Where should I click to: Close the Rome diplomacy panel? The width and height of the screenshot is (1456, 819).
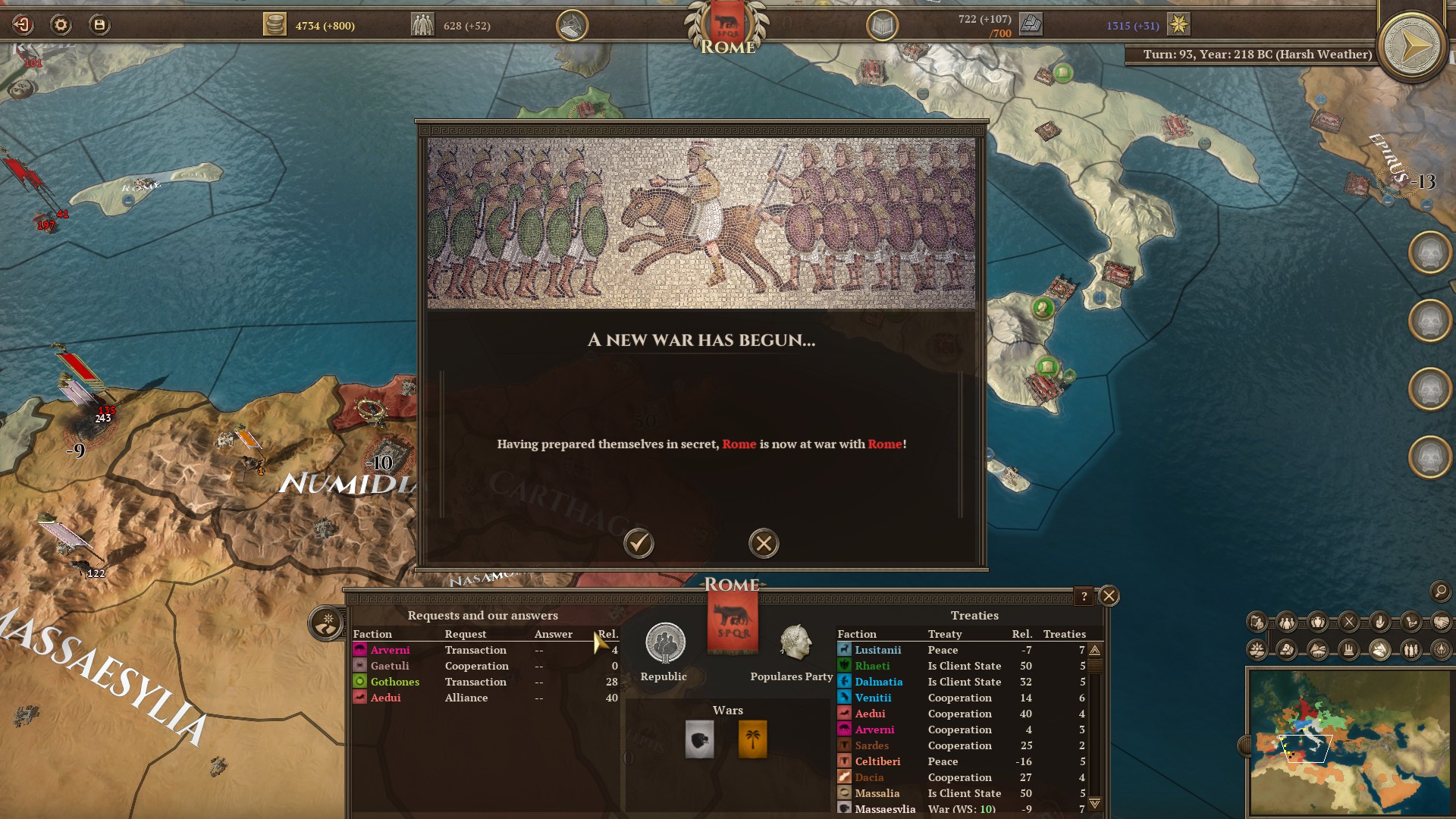tap(1109, 596)
